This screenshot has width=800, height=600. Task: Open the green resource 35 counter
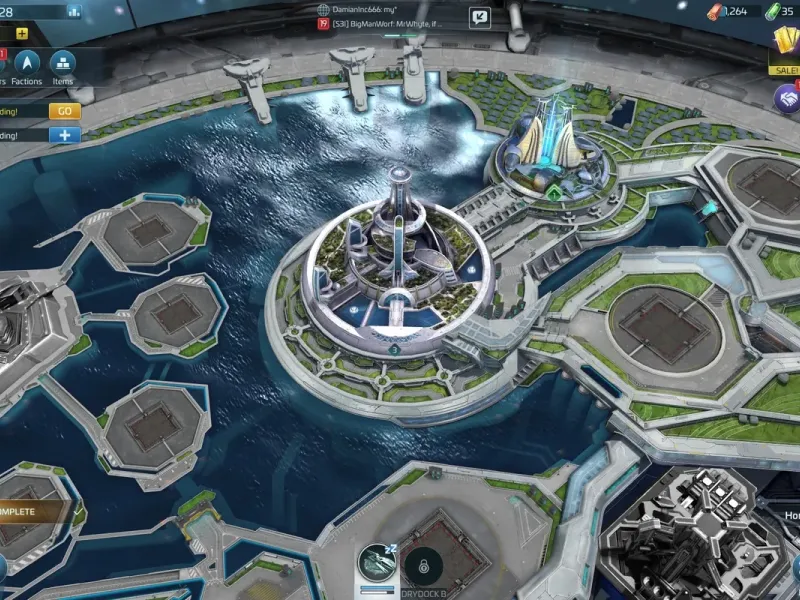point(780,11)
